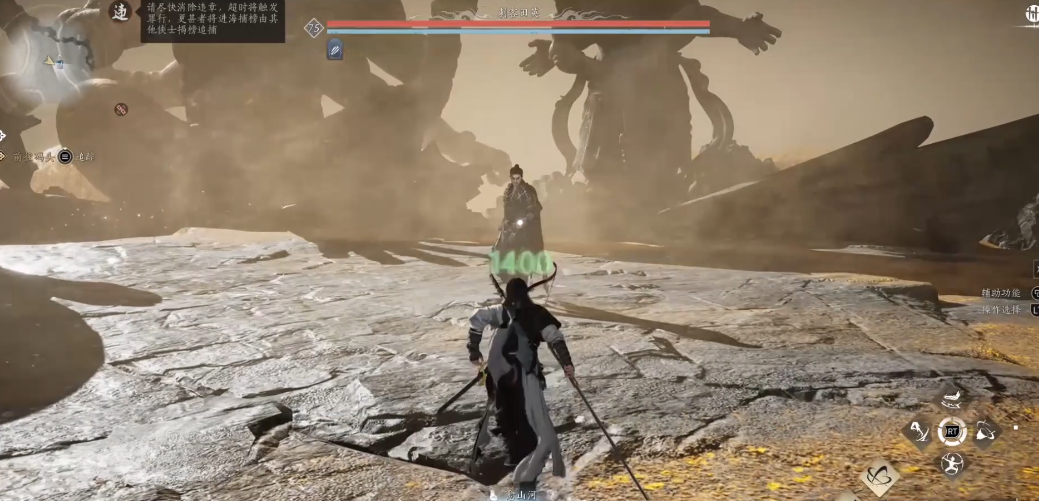This screenshot has height=501, width=1039.
Task: Select the violation notice badge icon
Action: point(121,14)
